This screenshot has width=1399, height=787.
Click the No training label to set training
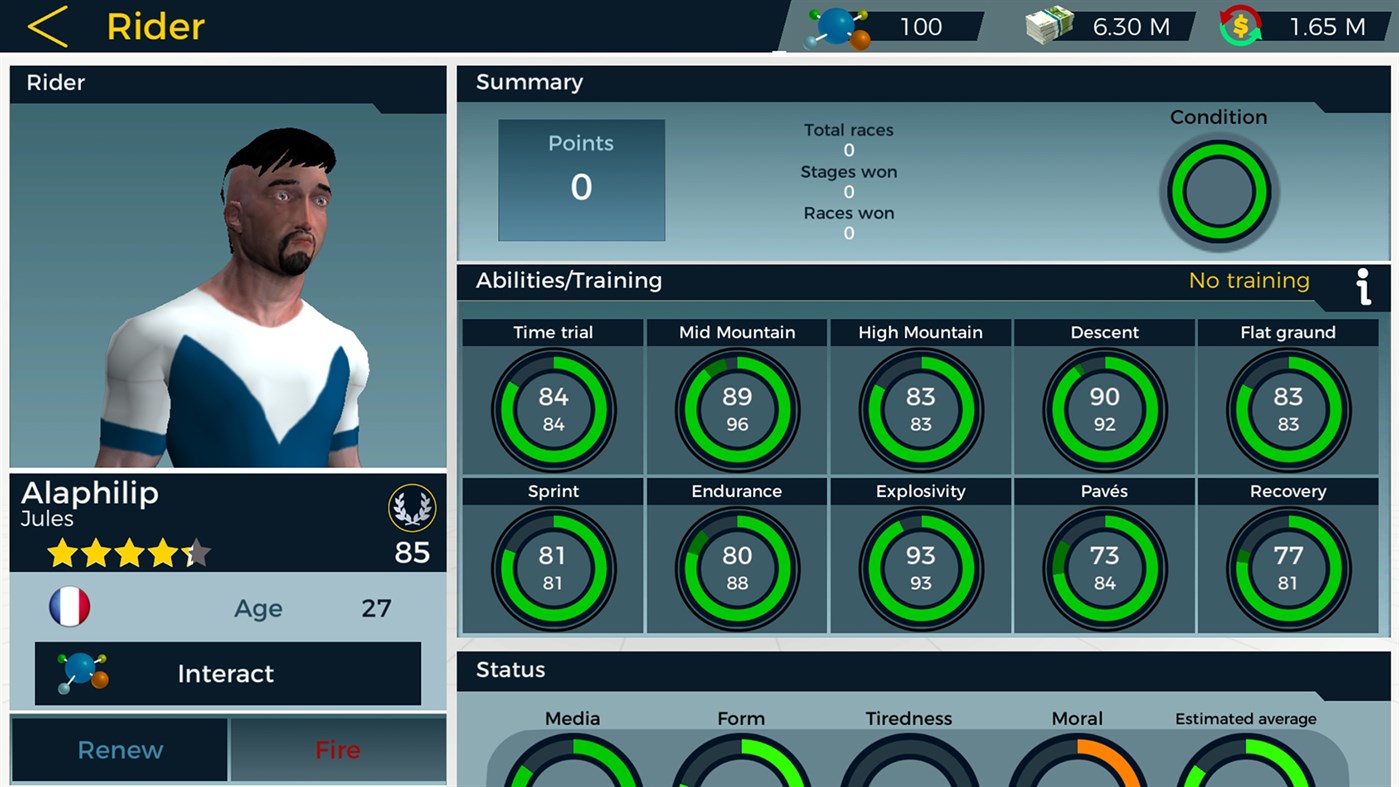point(1249,281)
